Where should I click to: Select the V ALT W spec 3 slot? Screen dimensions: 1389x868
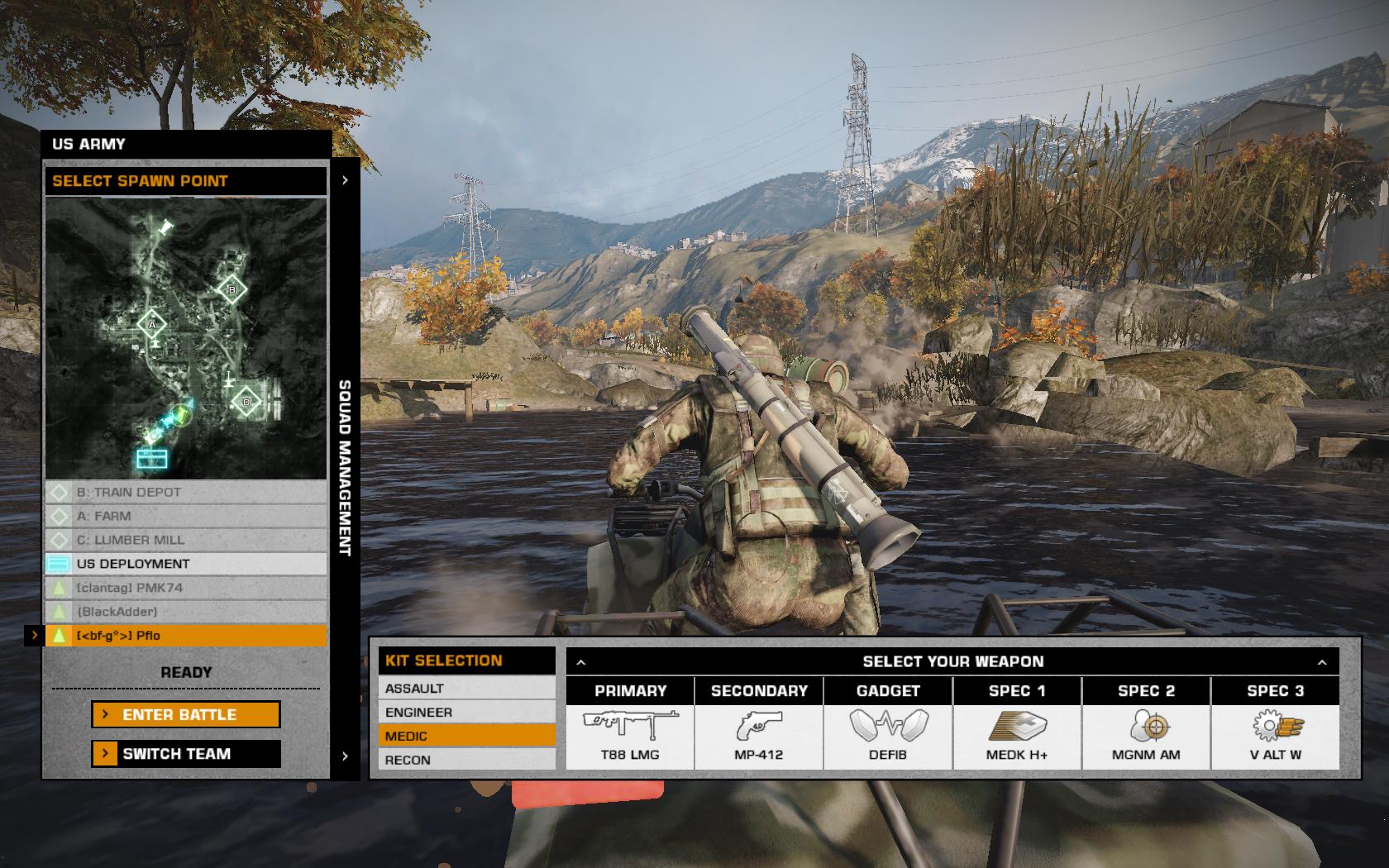pos(1275,735)
